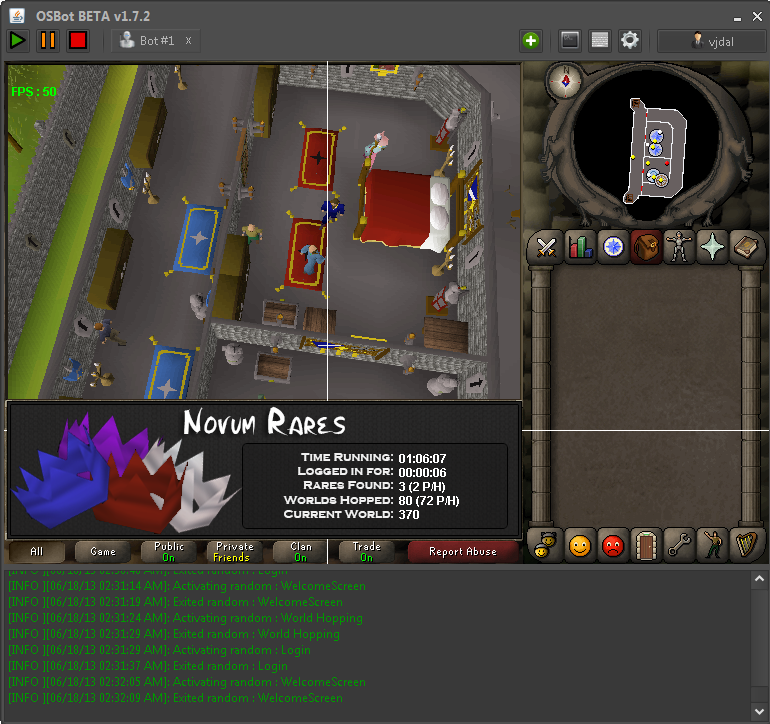This screenshot has height=724, width=770.
Task: Open the Prayer tab
Action: point(712,247)
